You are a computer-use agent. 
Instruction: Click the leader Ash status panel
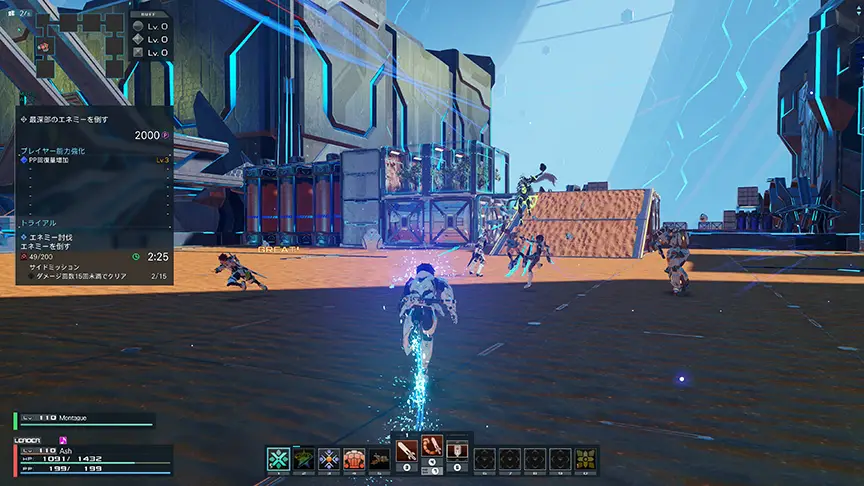[92, 459]
